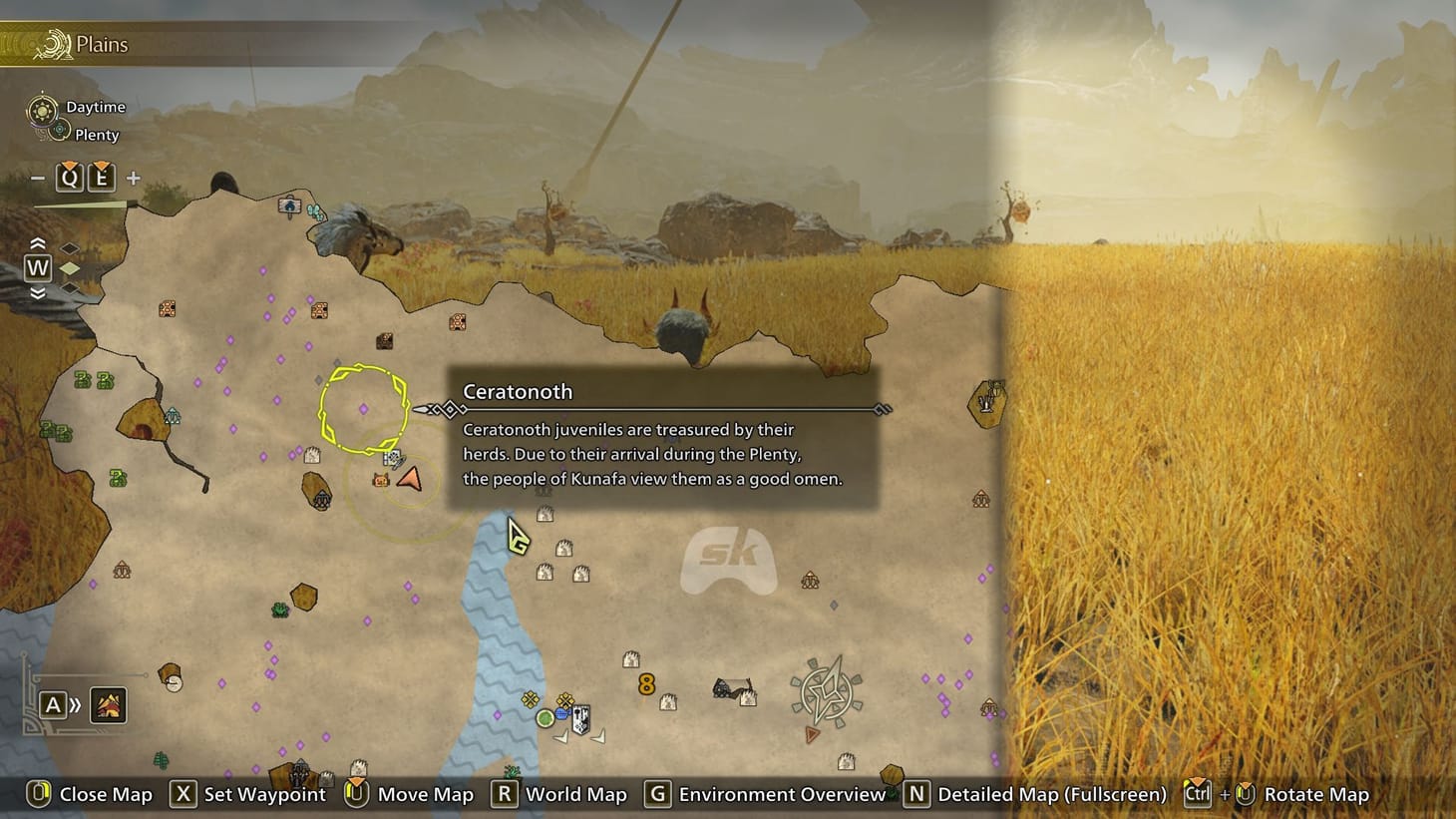This screenshot has height=819, width=1456.
Task: Open the Detailed Map fullscreen view
Action: point(916,795)
